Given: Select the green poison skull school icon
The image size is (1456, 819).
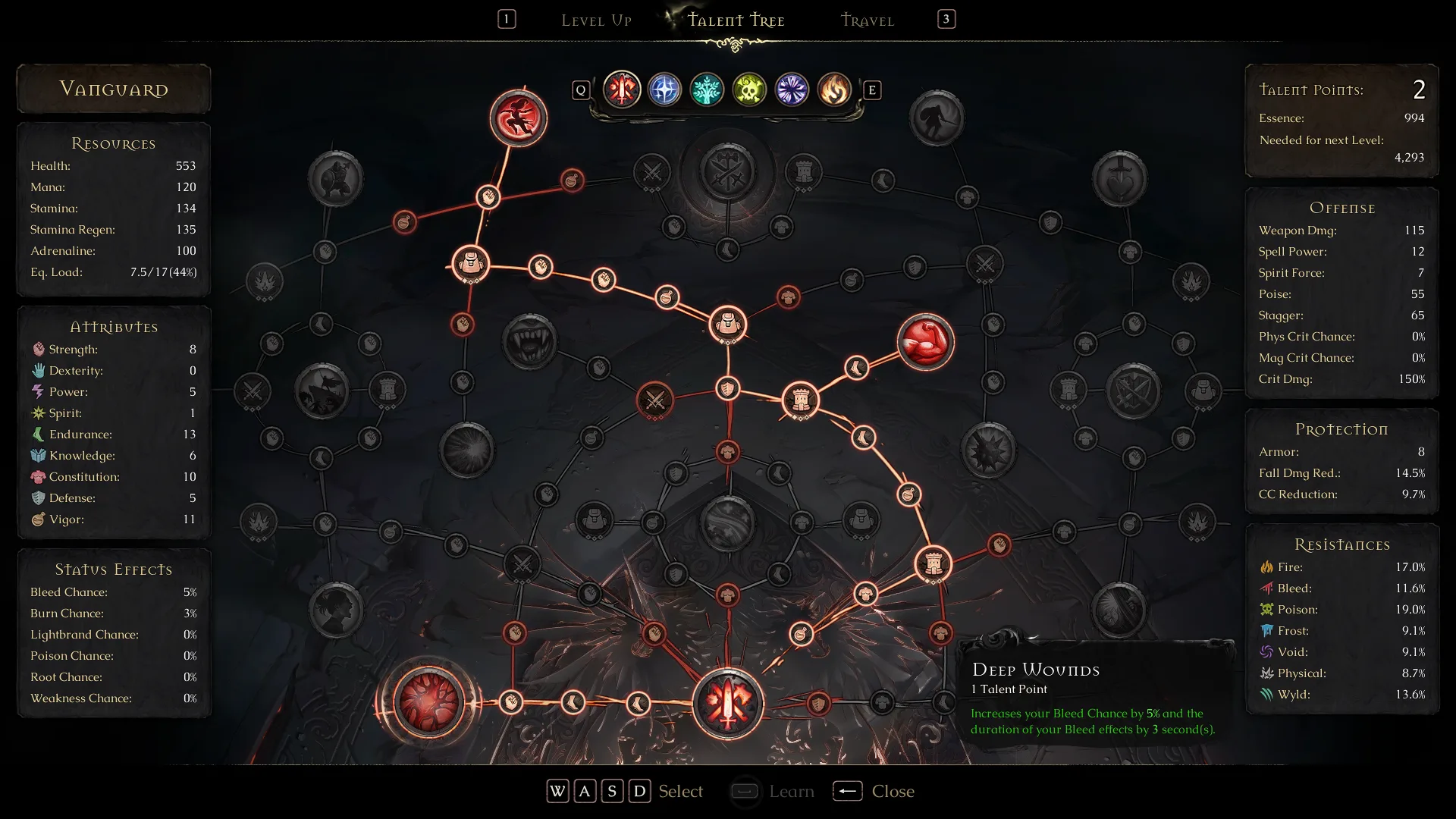Looking at the screenshot, I should click(749, 89).
